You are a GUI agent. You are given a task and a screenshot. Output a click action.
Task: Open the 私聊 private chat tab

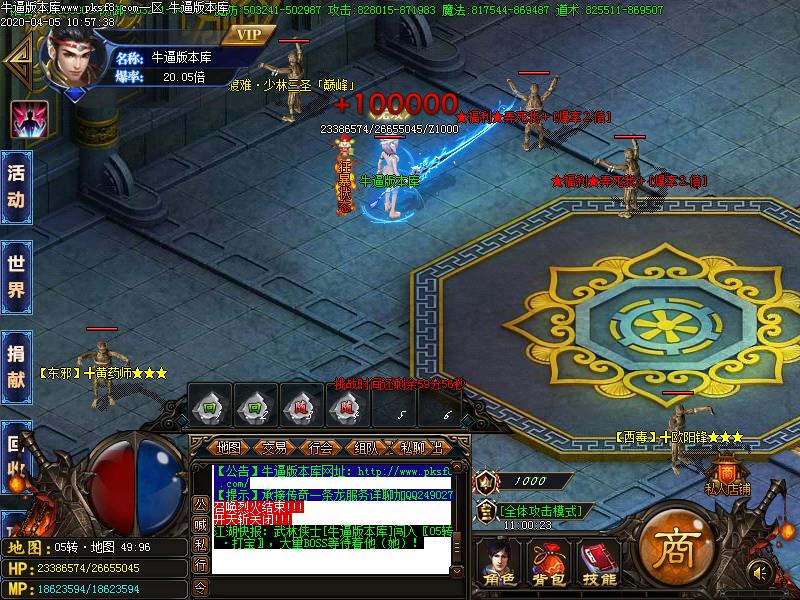pos(411,447)
